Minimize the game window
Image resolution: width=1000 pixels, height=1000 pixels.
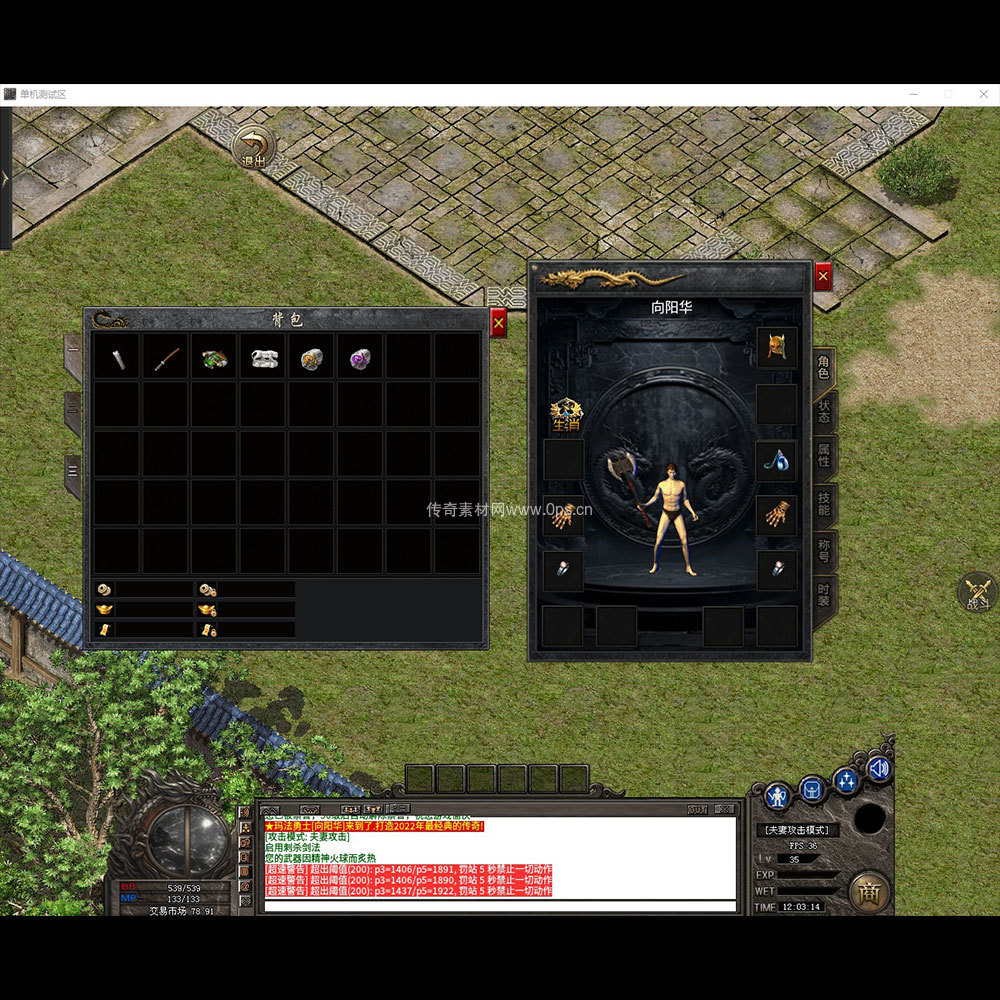point(913,94)
